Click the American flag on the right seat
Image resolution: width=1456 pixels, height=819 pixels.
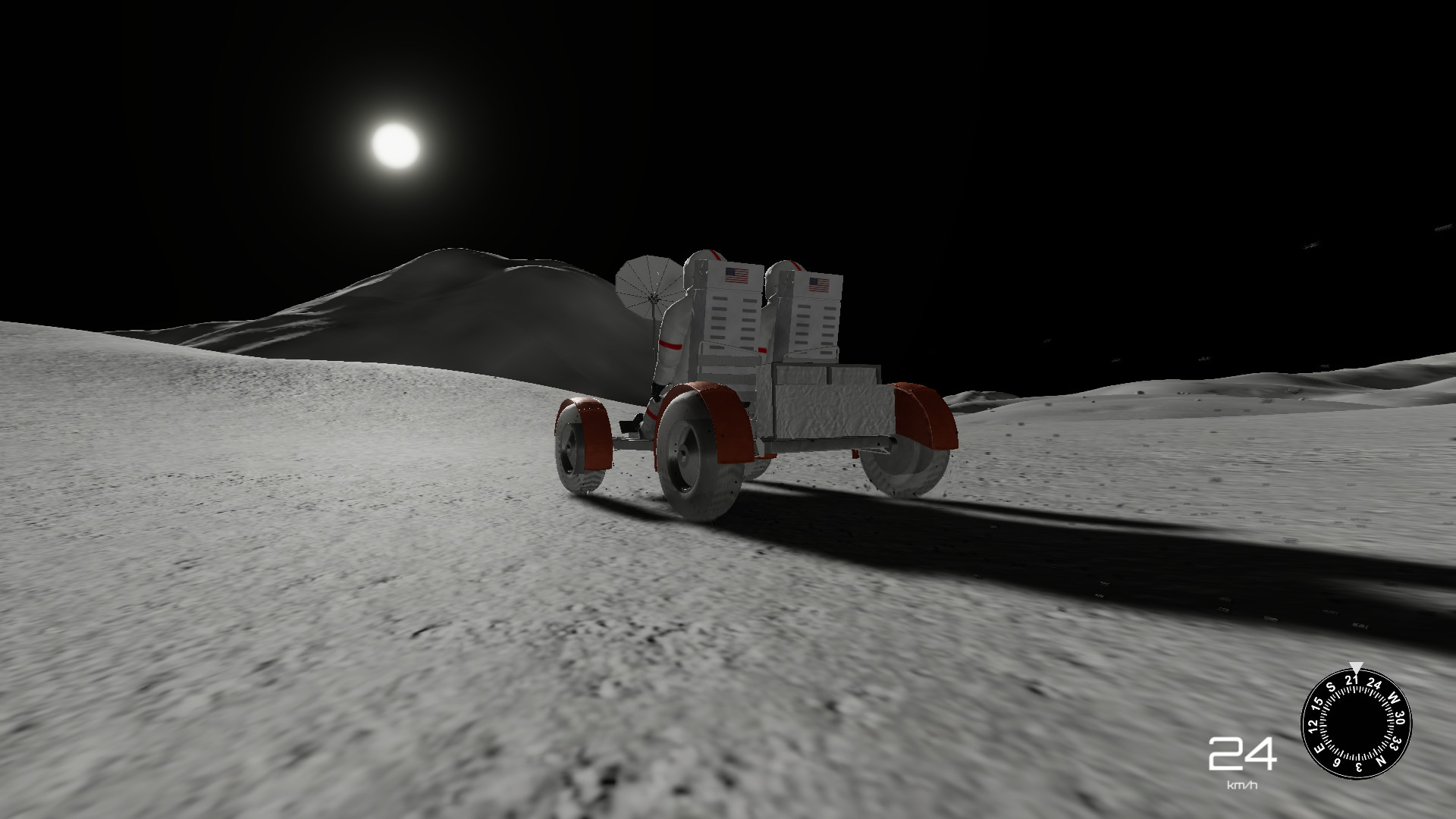[819, 284]
